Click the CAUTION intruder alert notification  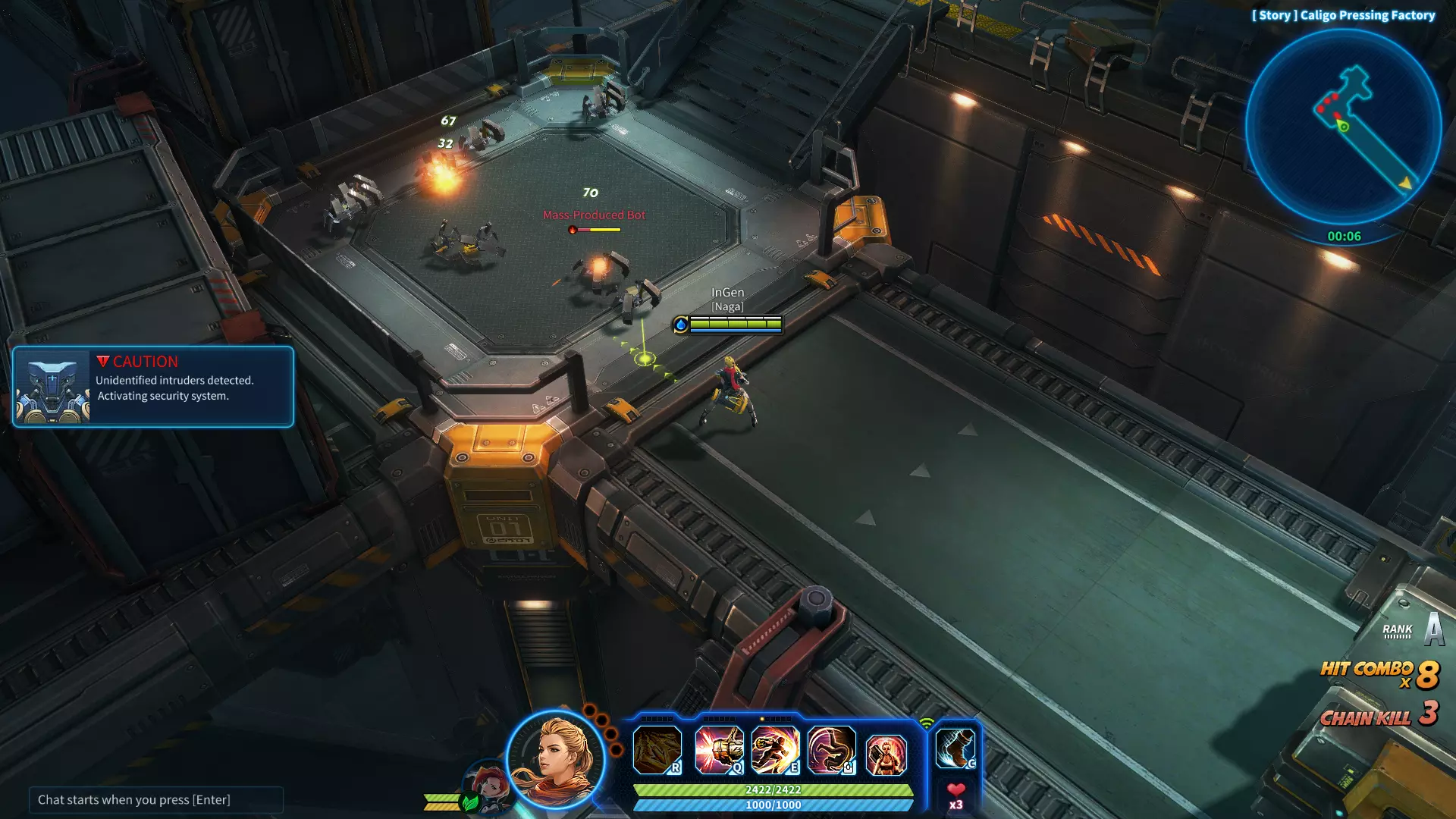pyautogui.click(x=153, y=387)
